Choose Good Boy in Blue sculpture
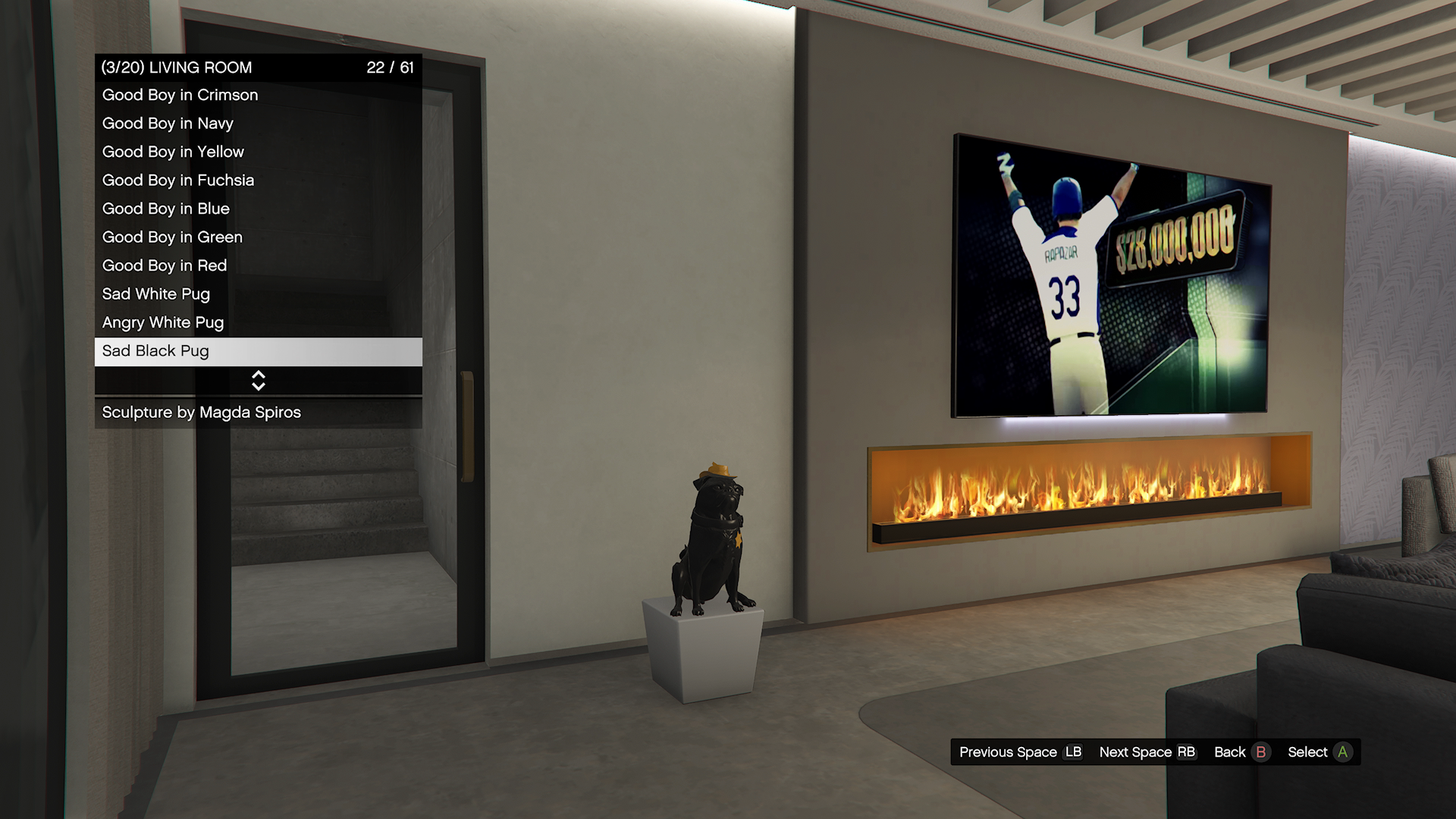Image resolution: width=1456 pixels, height=819 pixels. (x=166, y=209)
